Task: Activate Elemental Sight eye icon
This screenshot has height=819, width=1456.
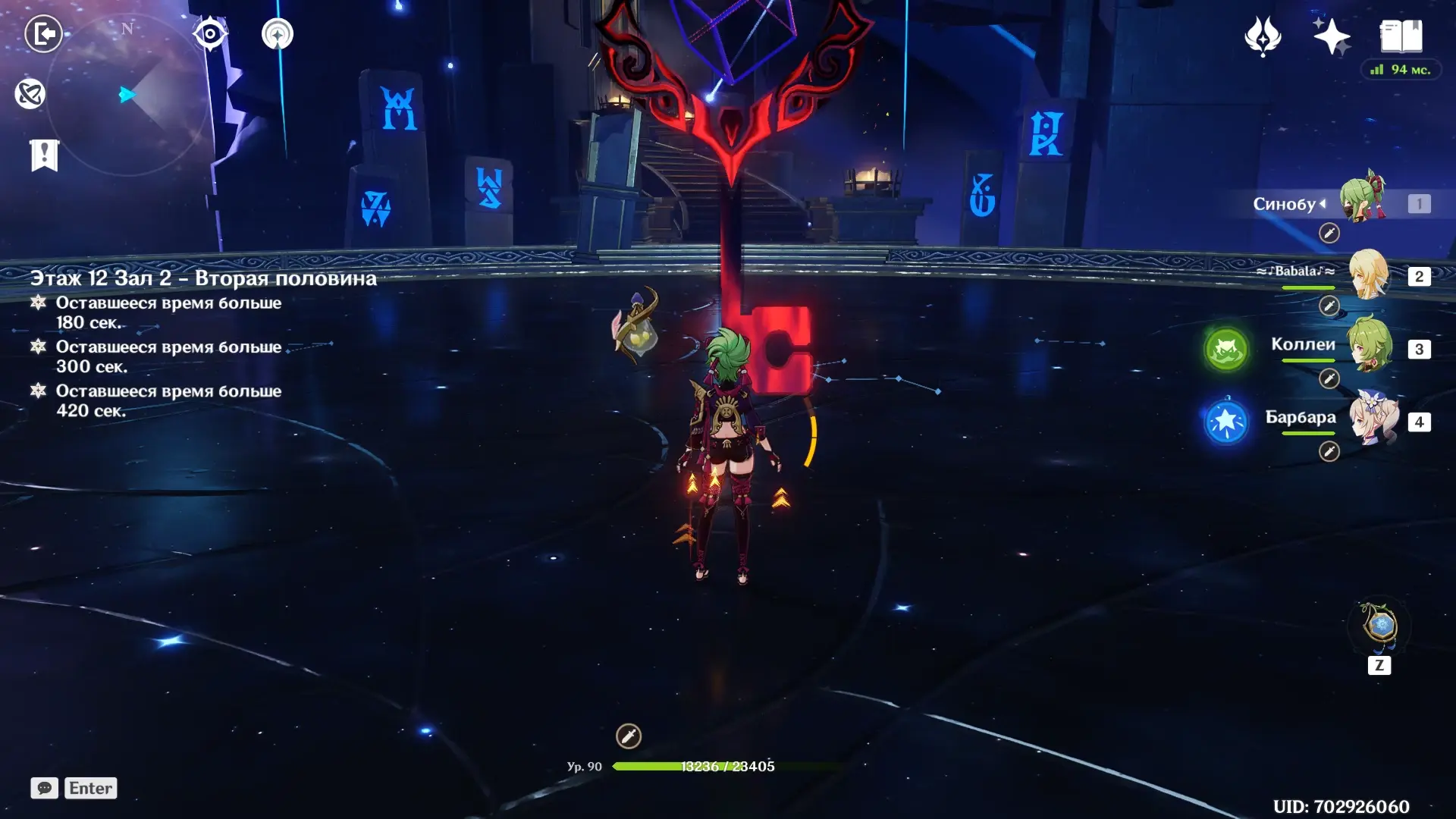Action: [x=210, y=33]
